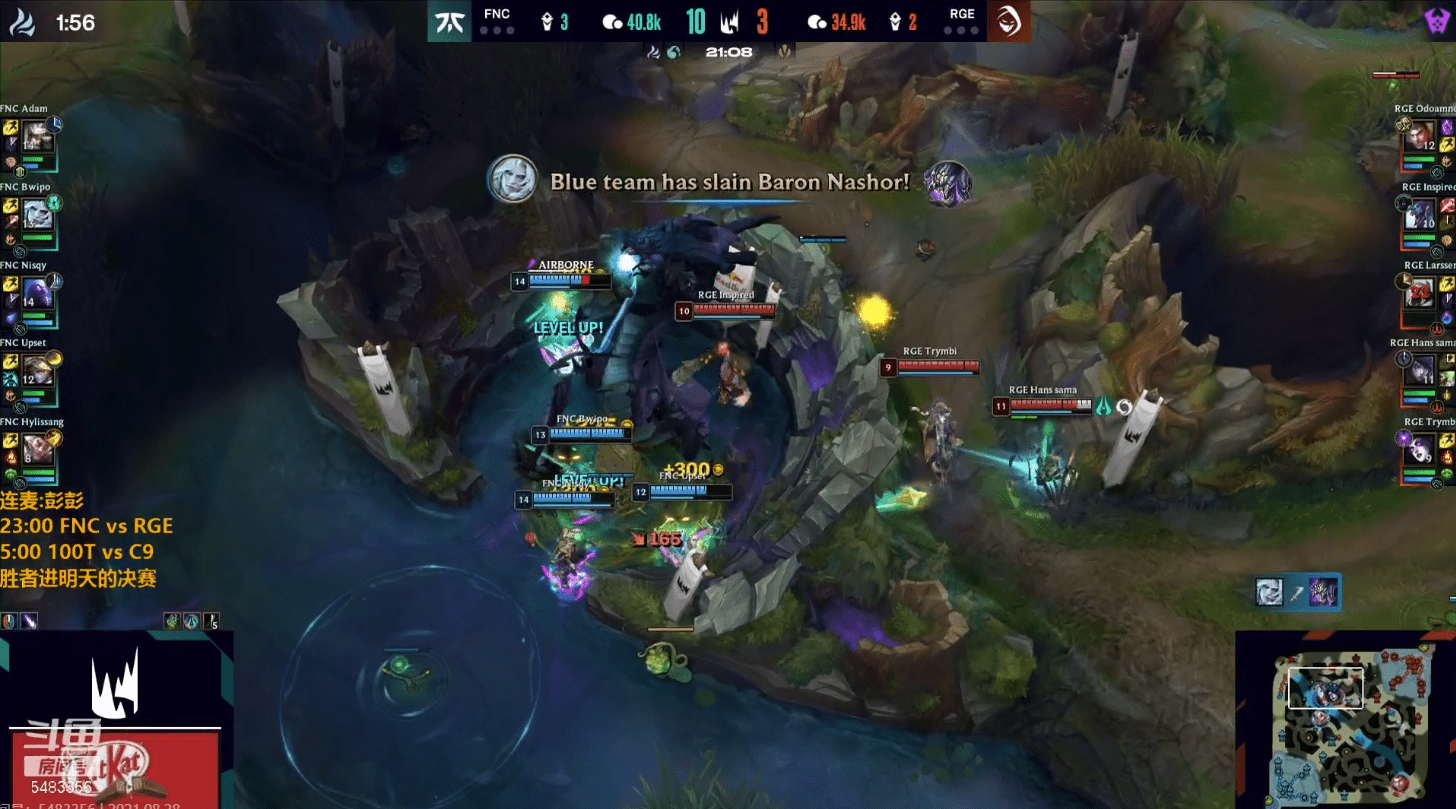The width and height of the screenshot is (1456, 809).
Task: Click the Fnatic team logo in scoreboard
Action: coord(451,21)
